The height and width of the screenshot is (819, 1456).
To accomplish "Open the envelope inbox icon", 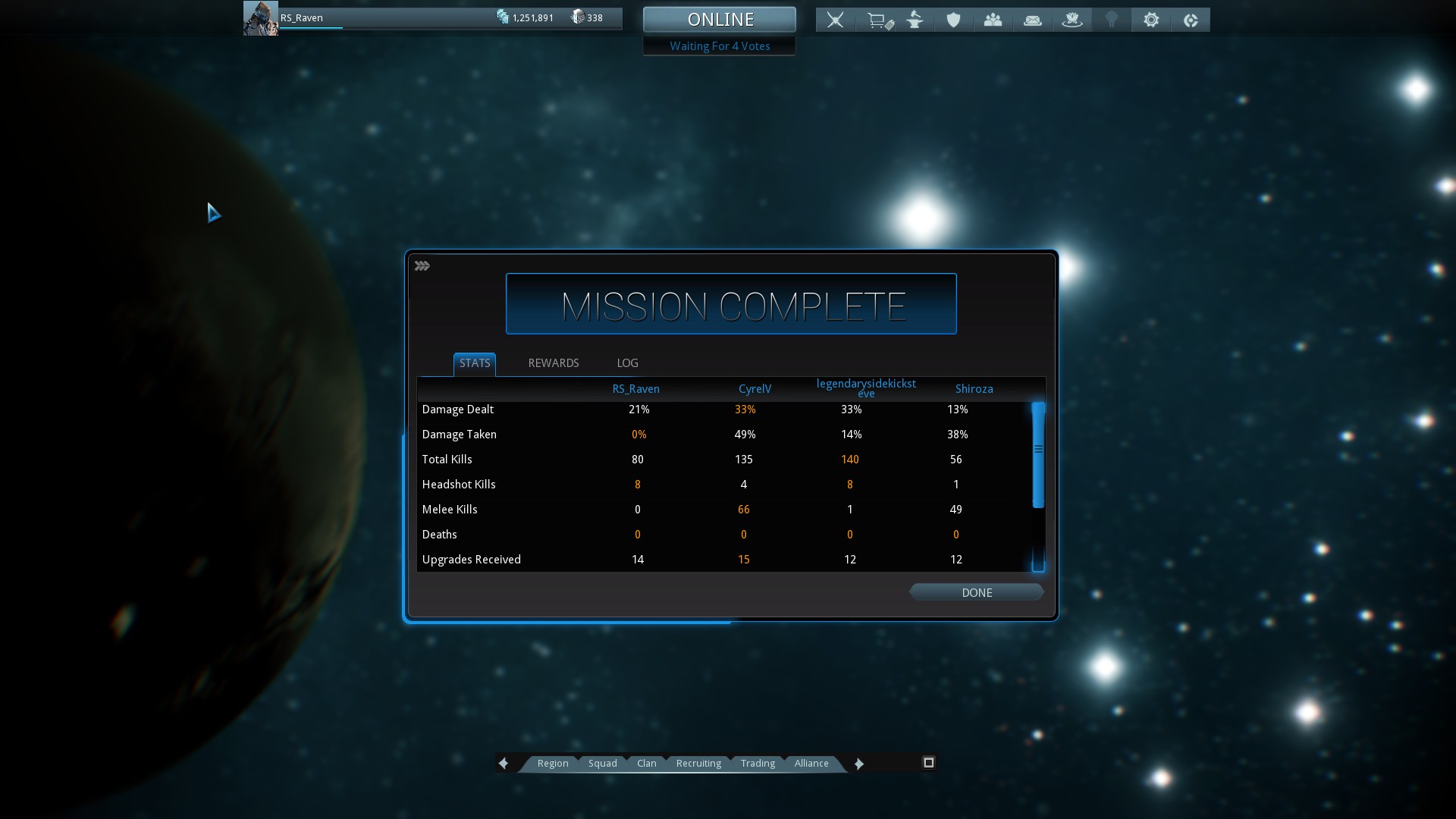I will point(1033,20).
